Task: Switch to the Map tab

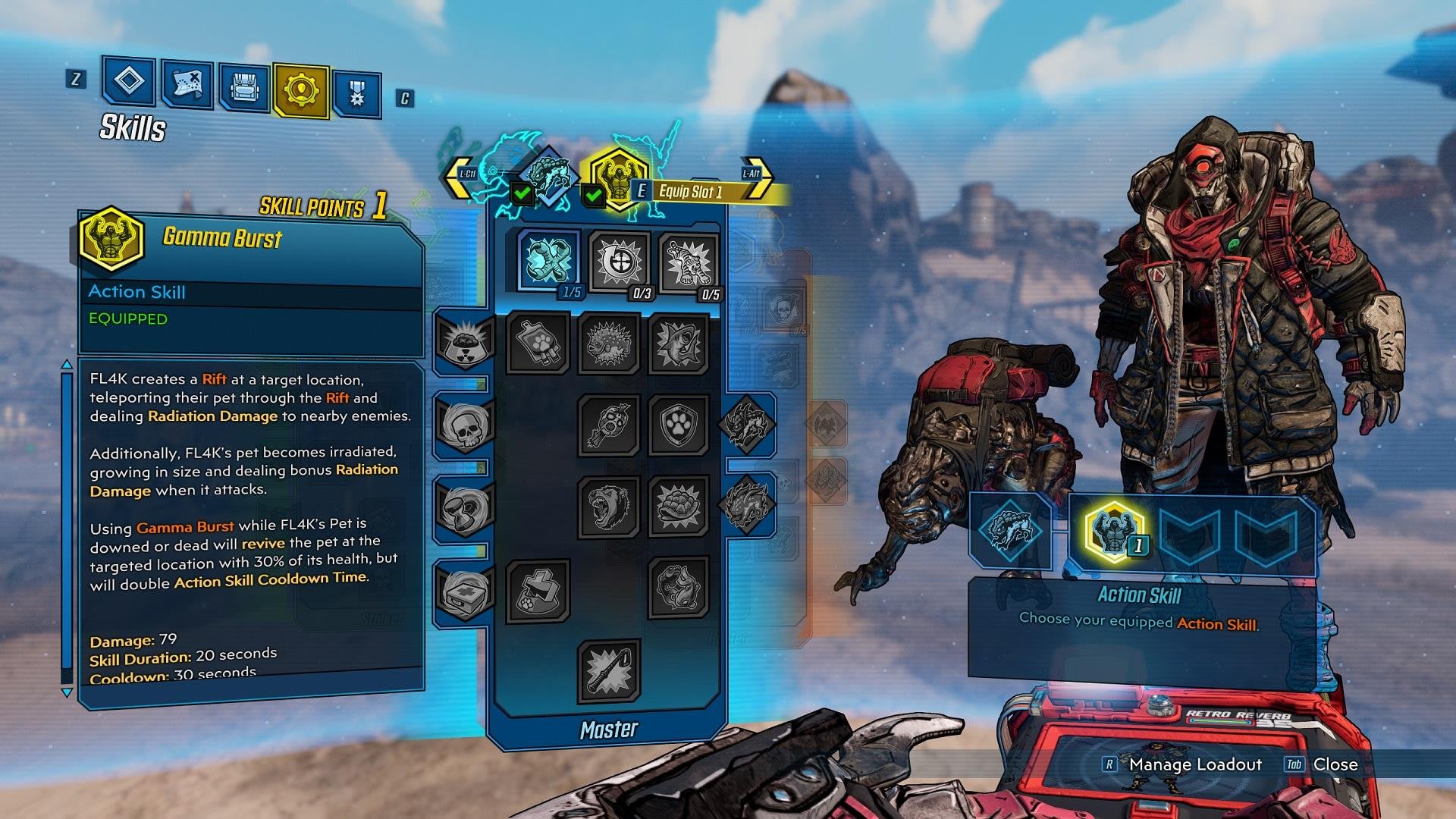Action: (187, 85)
